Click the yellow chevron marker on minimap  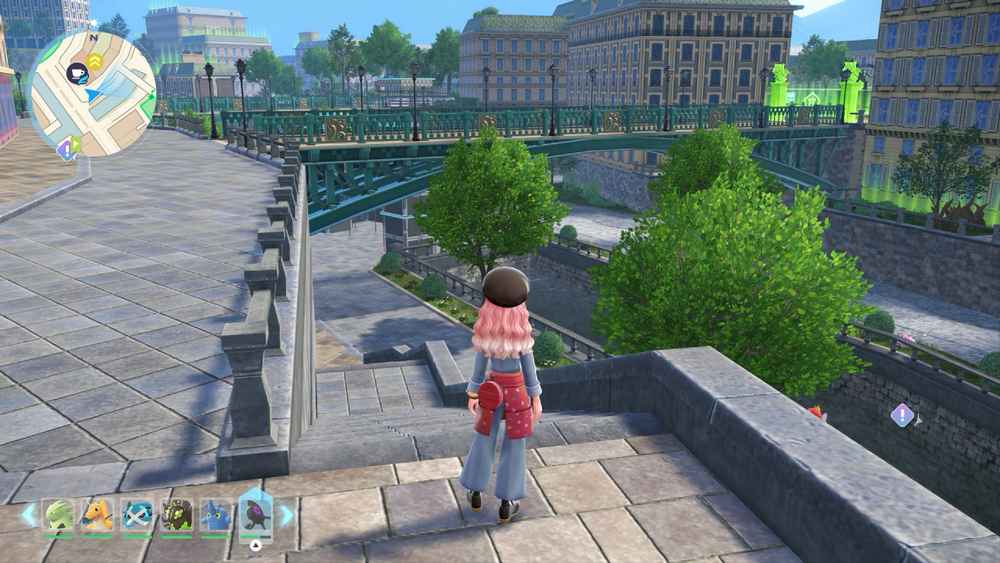(x=95, y=62)
